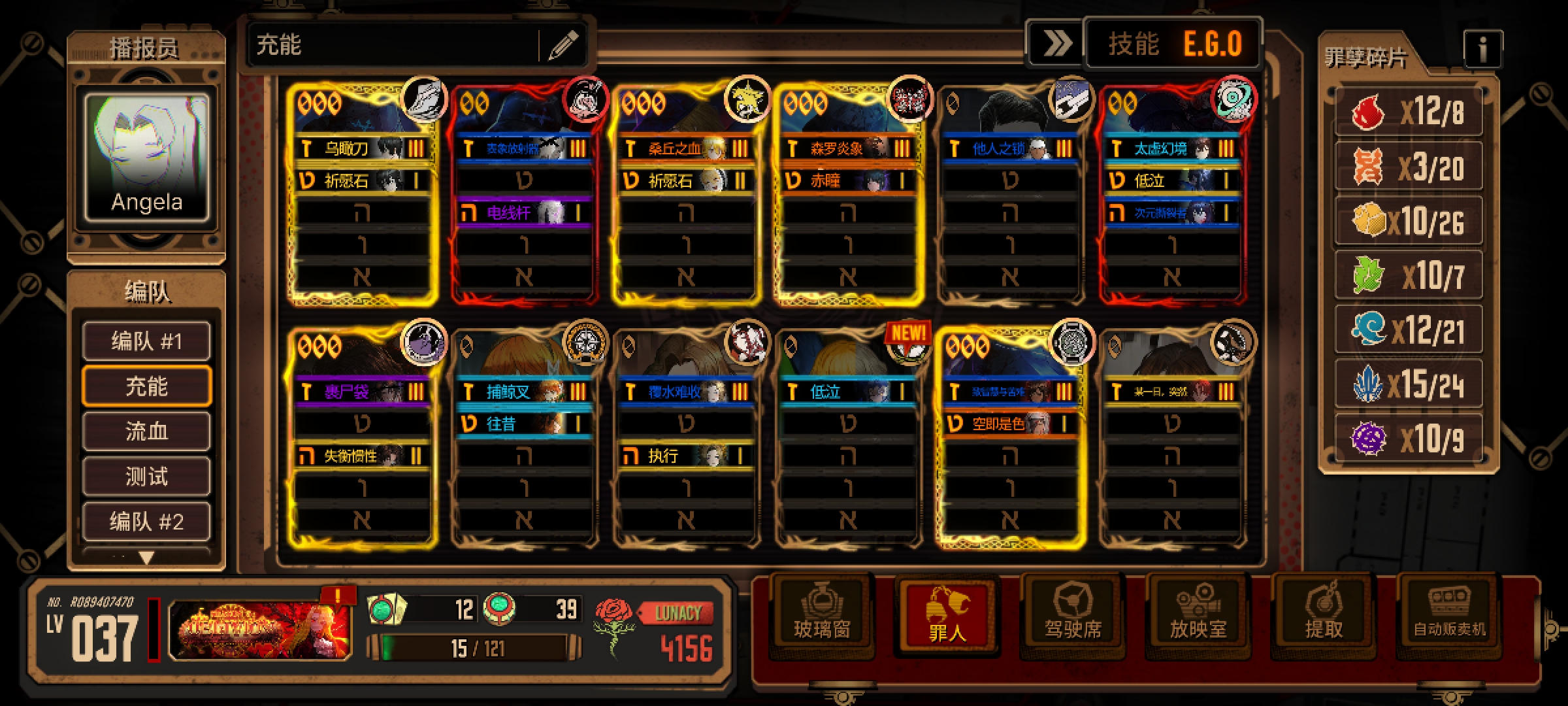Show the E.G.O view
The height and width of the screenshot is (706, 1568).
pos(1213,44)
